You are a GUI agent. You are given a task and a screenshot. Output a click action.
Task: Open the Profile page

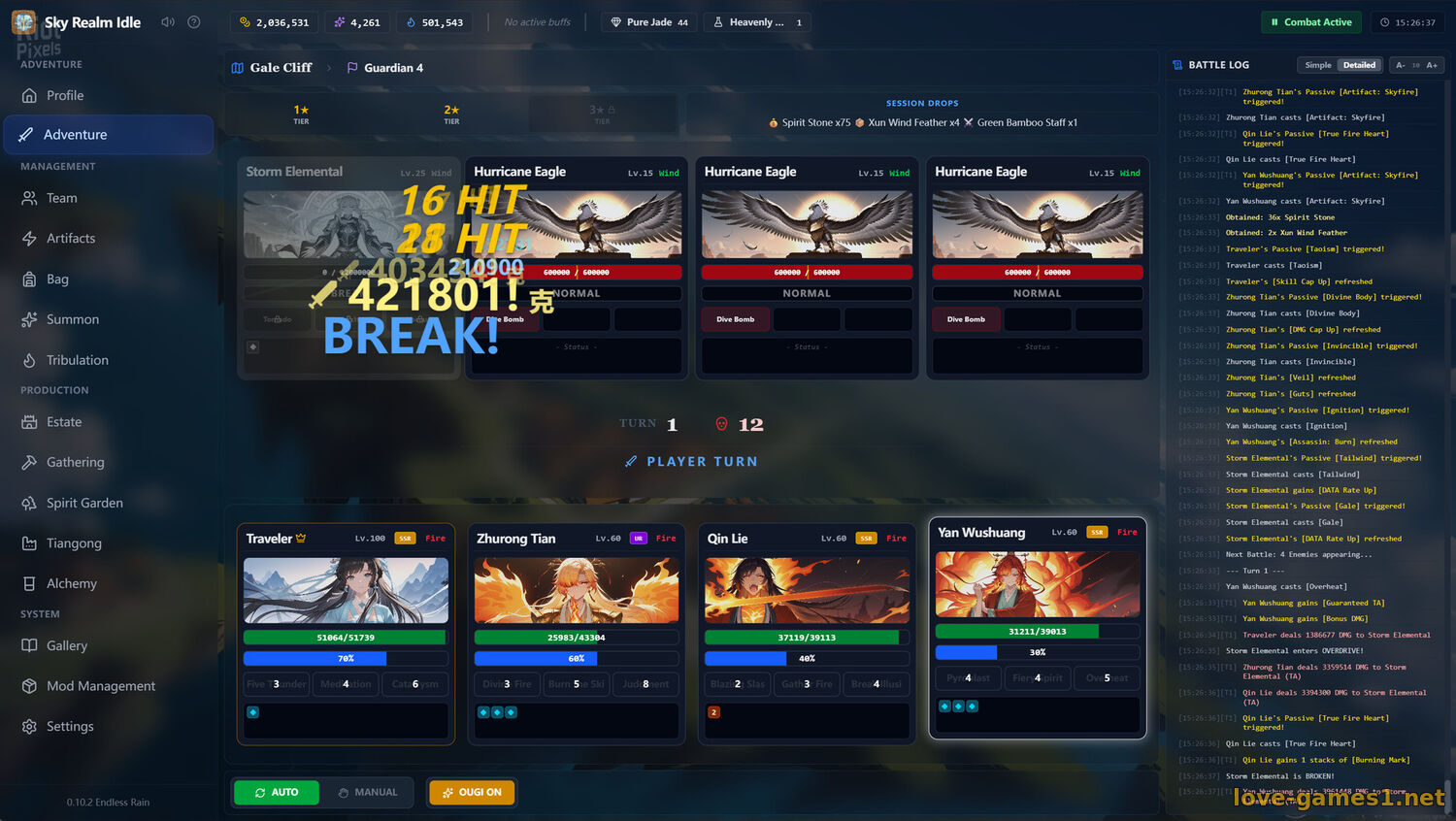65,95
